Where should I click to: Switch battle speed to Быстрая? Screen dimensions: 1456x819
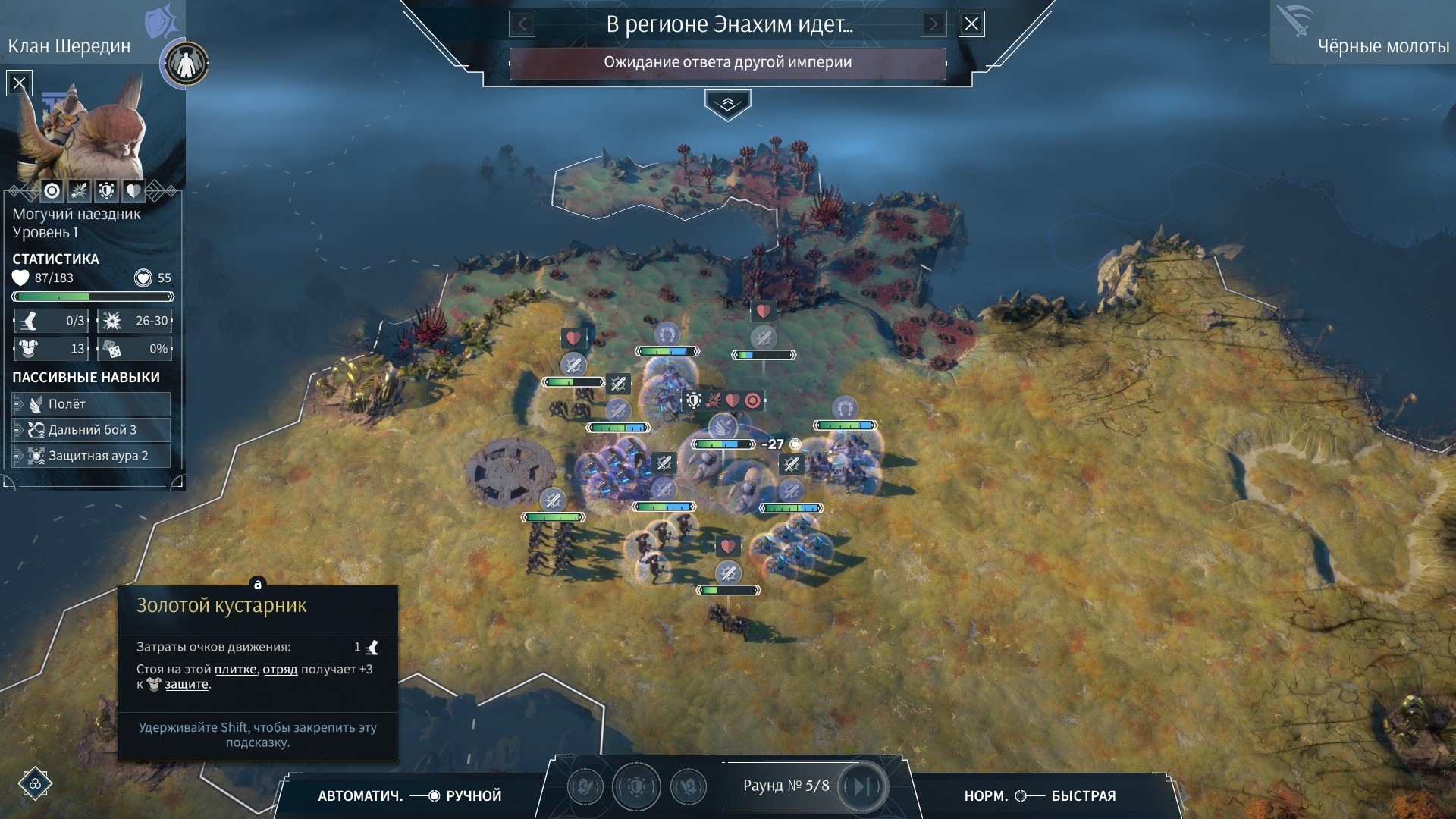pos(1083,795)
